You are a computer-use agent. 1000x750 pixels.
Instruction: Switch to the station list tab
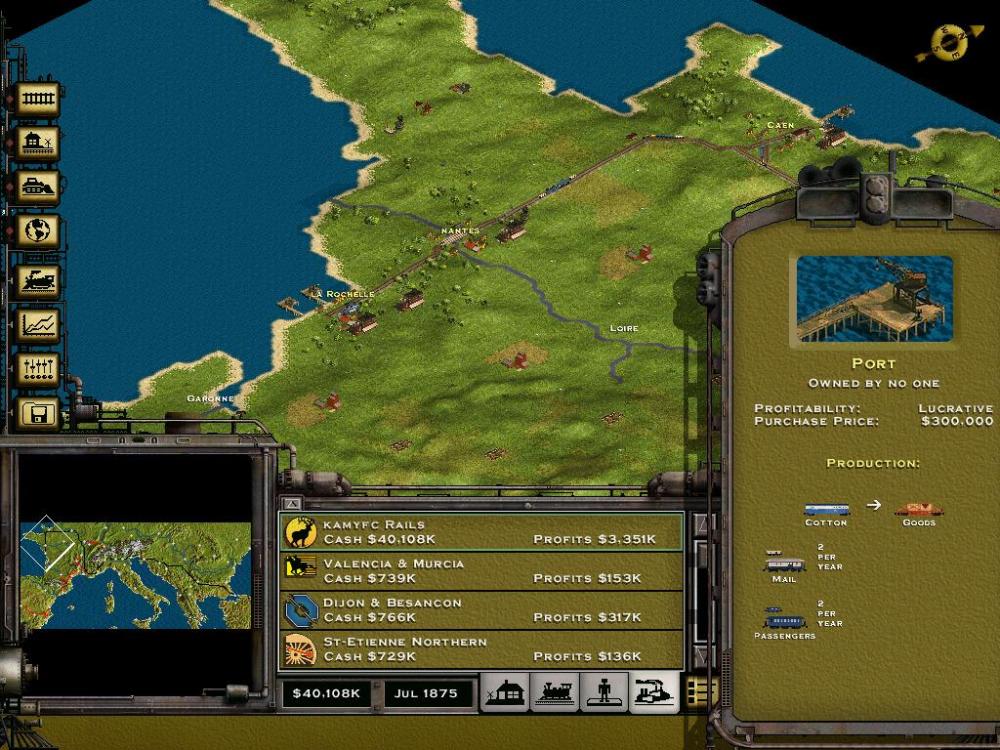pos(505,692)
